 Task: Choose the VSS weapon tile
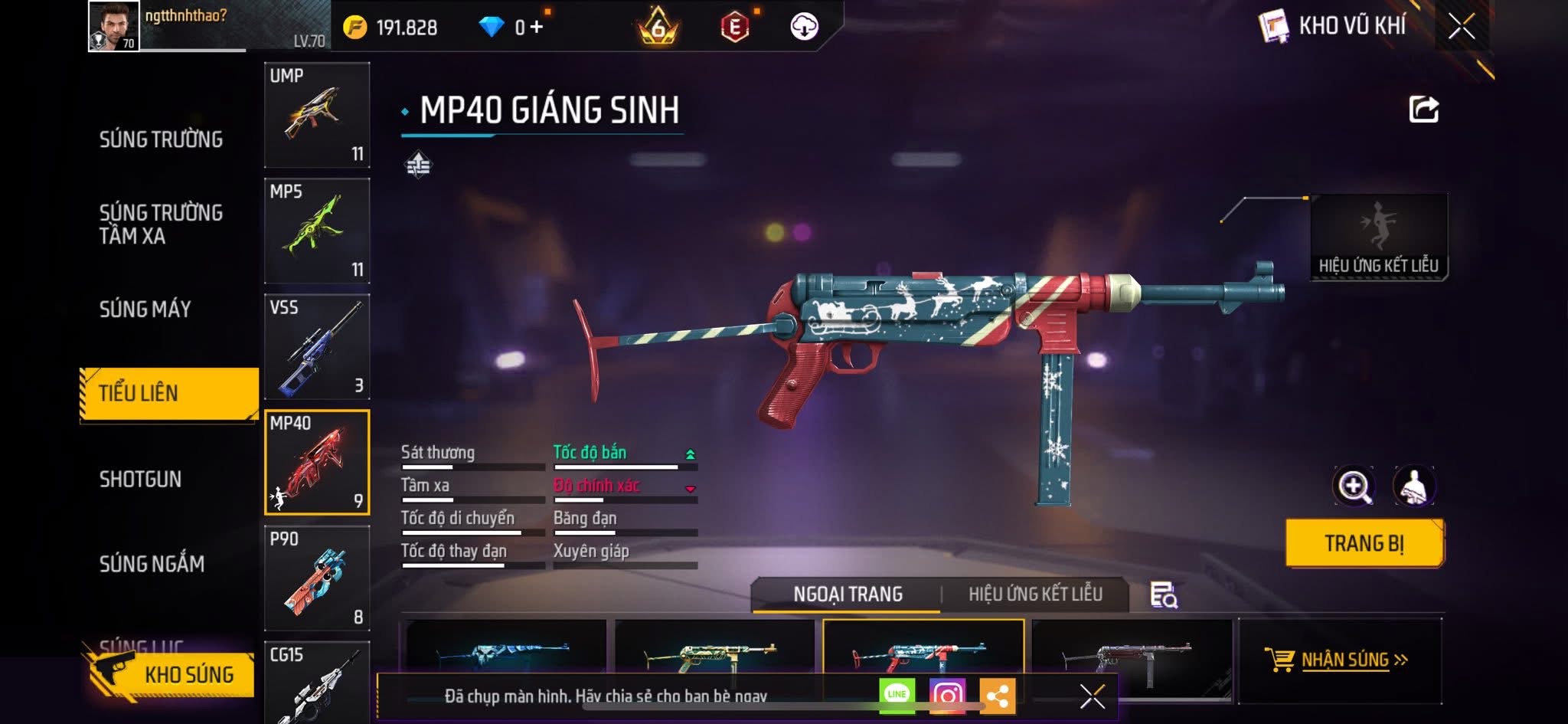tap(317, 346)
